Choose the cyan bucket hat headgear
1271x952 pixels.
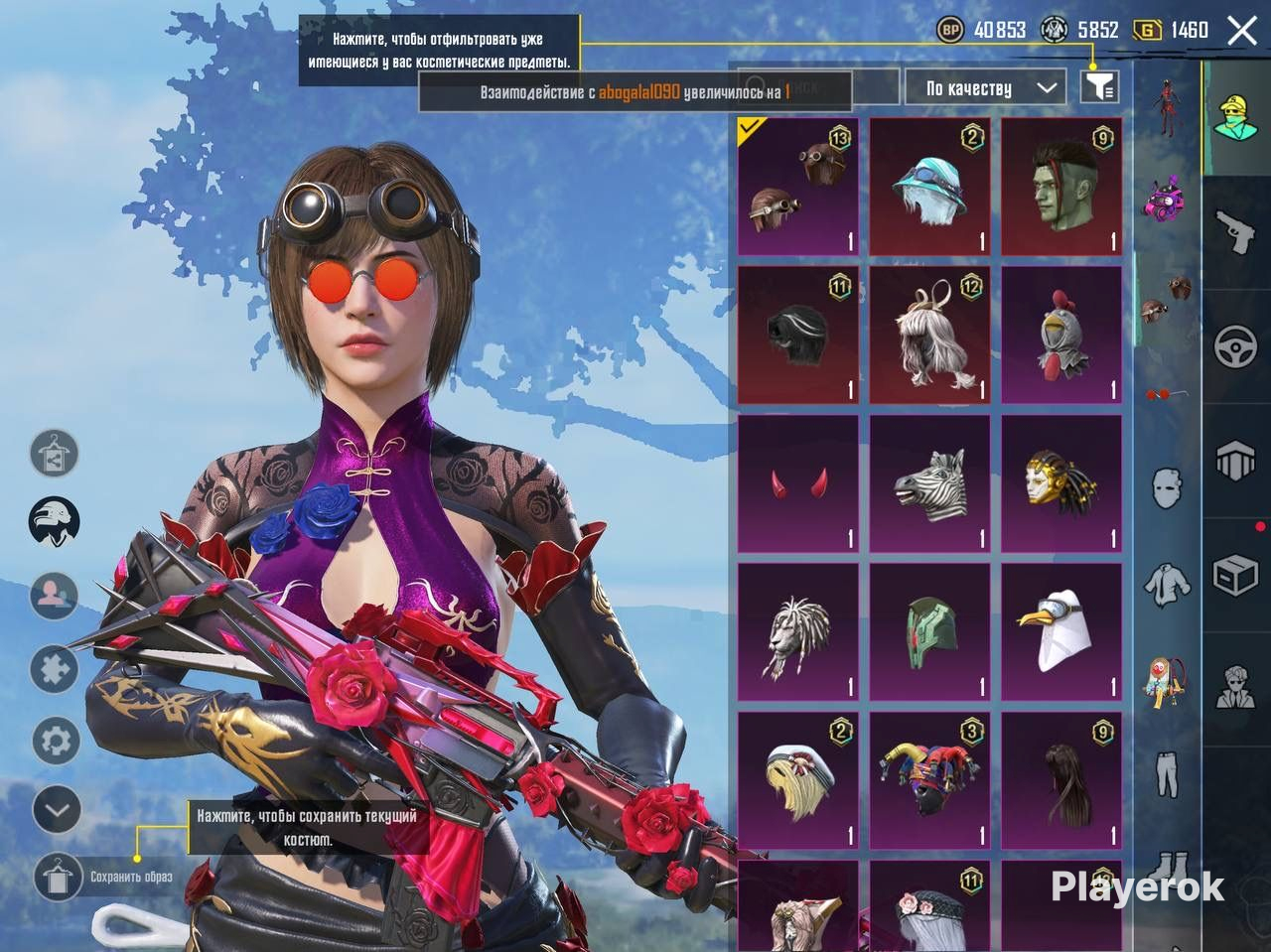pos(929,188)
